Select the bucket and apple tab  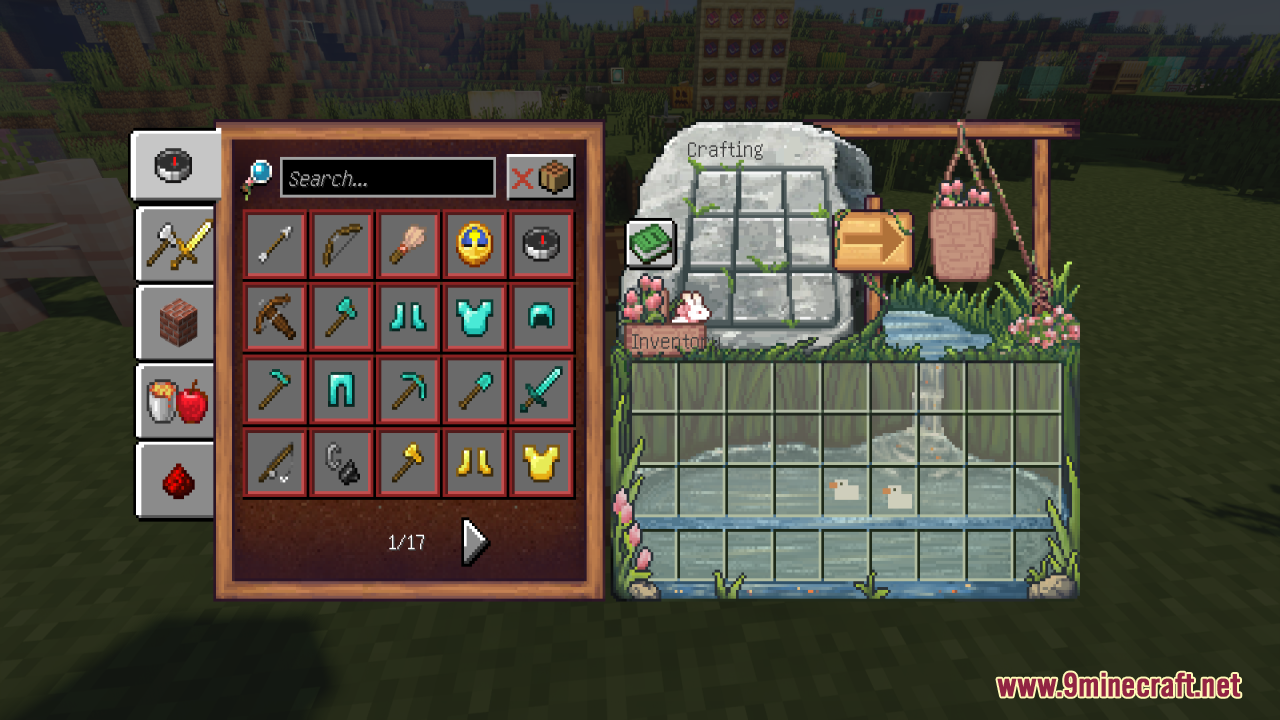pyautogui.click(x=177, y=400)
